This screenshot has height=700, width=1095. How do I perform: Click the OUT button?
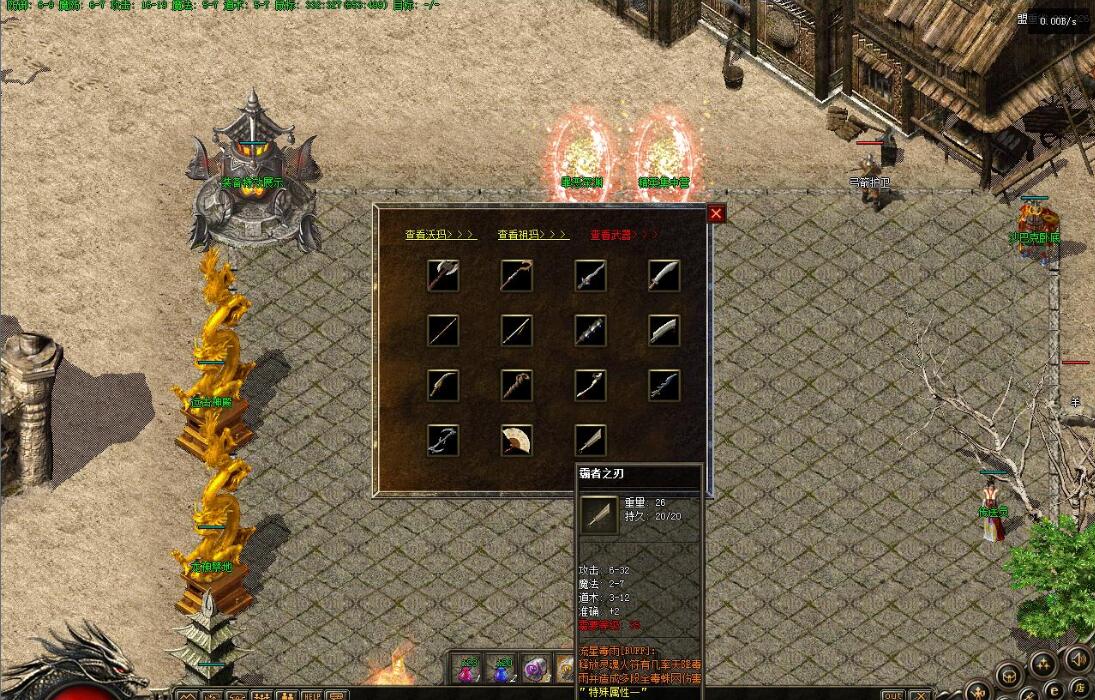click(x=892, y=694)
